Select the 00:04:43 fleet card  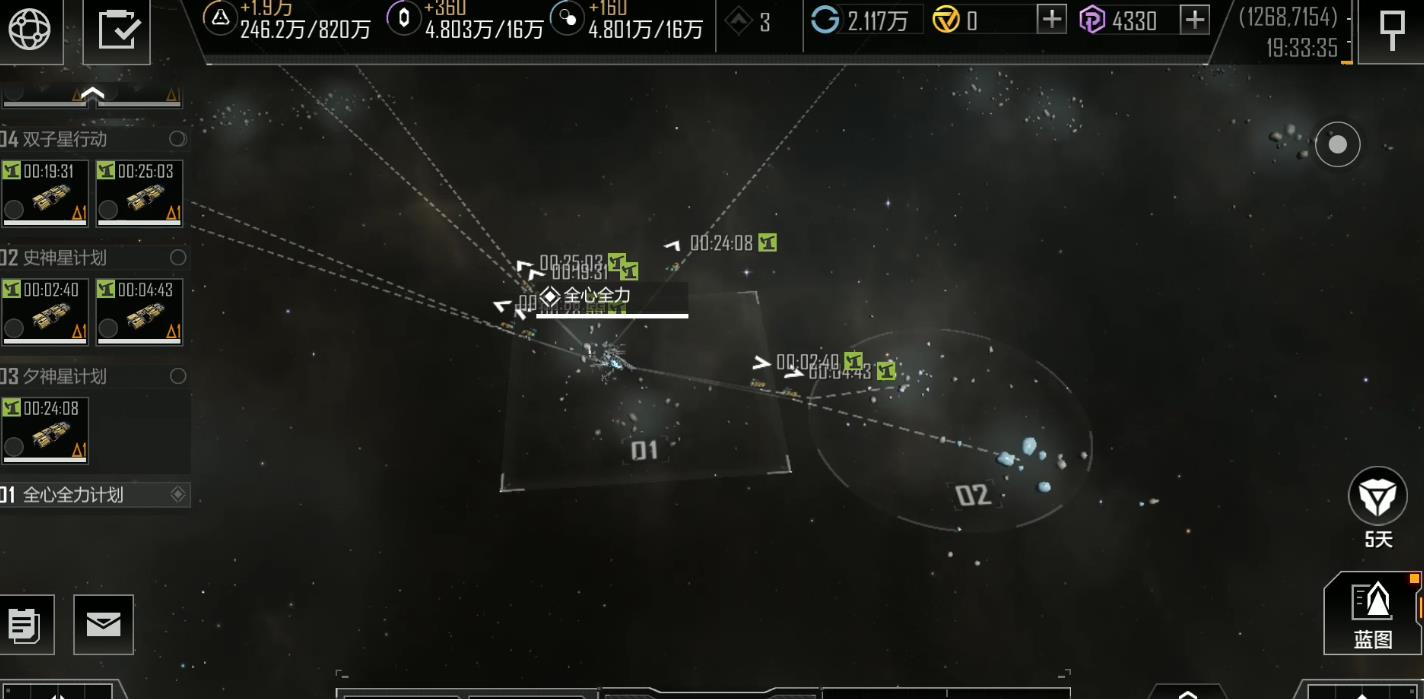139,312
